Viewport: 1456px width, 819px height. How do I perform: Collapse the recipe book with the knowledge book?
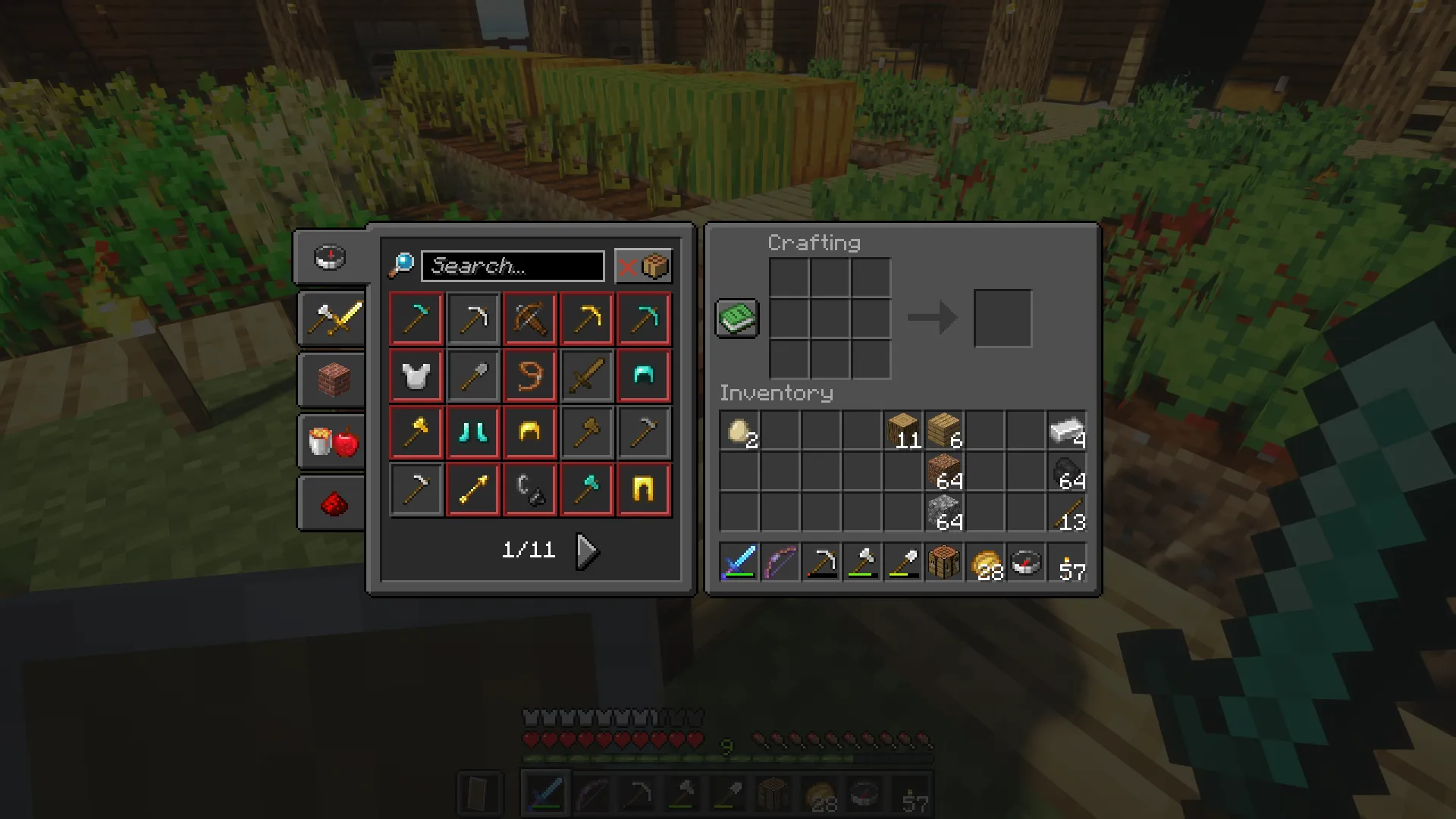736,318
